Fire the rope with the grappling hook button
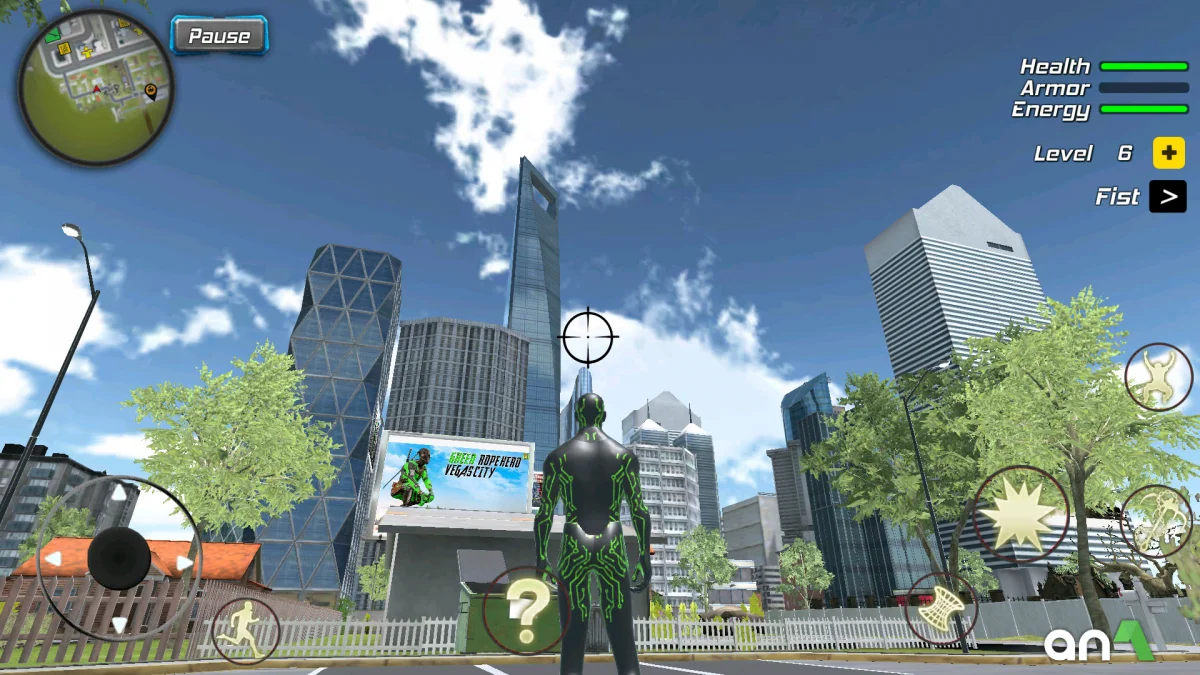1200x675 pixels. click(1156, 521)
